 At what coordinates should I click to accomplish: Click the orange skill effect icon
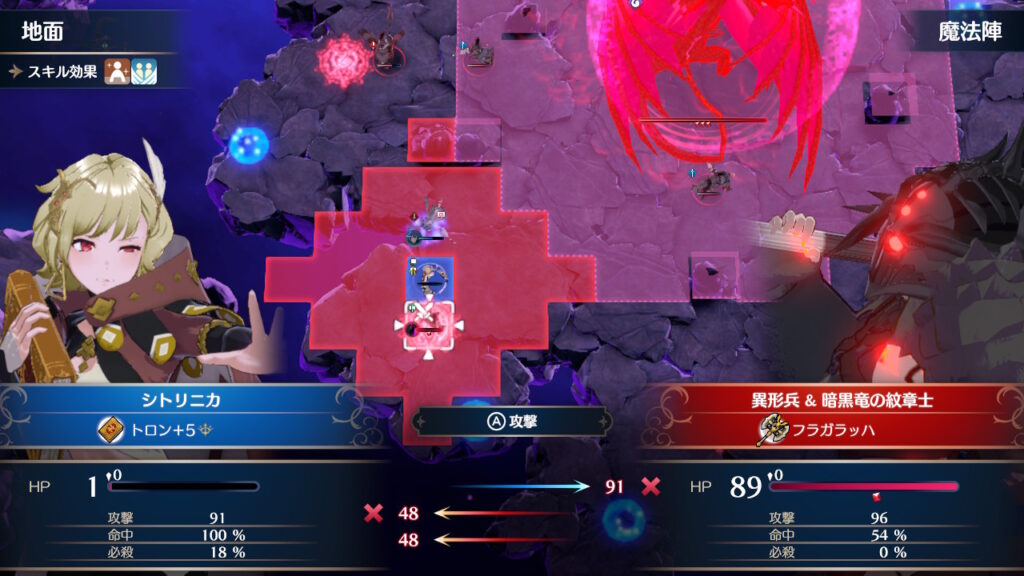[118, 72]
